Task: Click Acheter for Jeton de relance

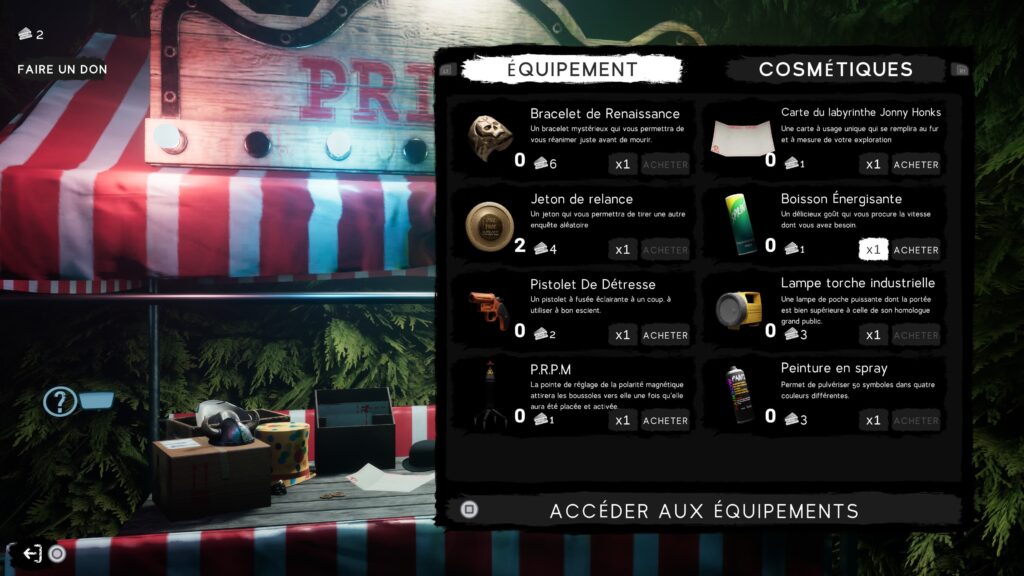Action: (665, 250)
